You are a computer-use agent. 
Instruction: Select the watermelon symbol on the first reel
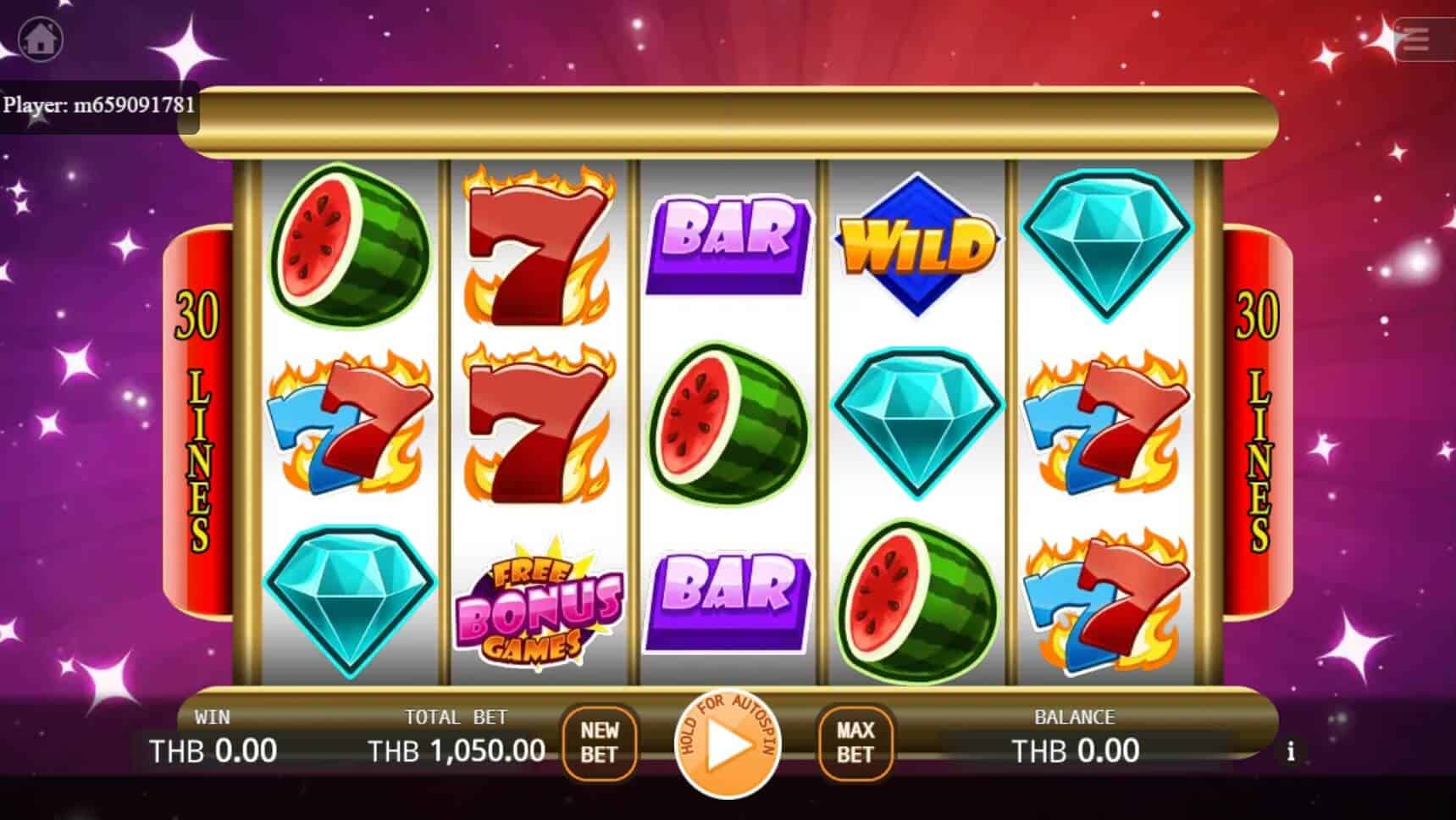point(352,246)
